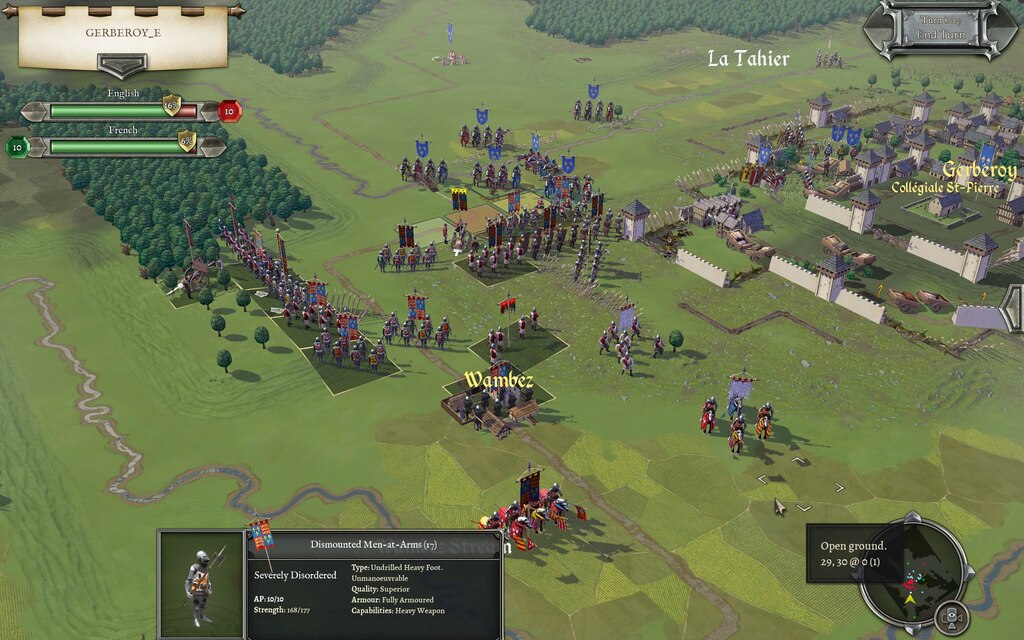The image size is (1024, 640).
Task: Select the Dismounted Men-at-Arms unit portrait
Action: point(201,585)
